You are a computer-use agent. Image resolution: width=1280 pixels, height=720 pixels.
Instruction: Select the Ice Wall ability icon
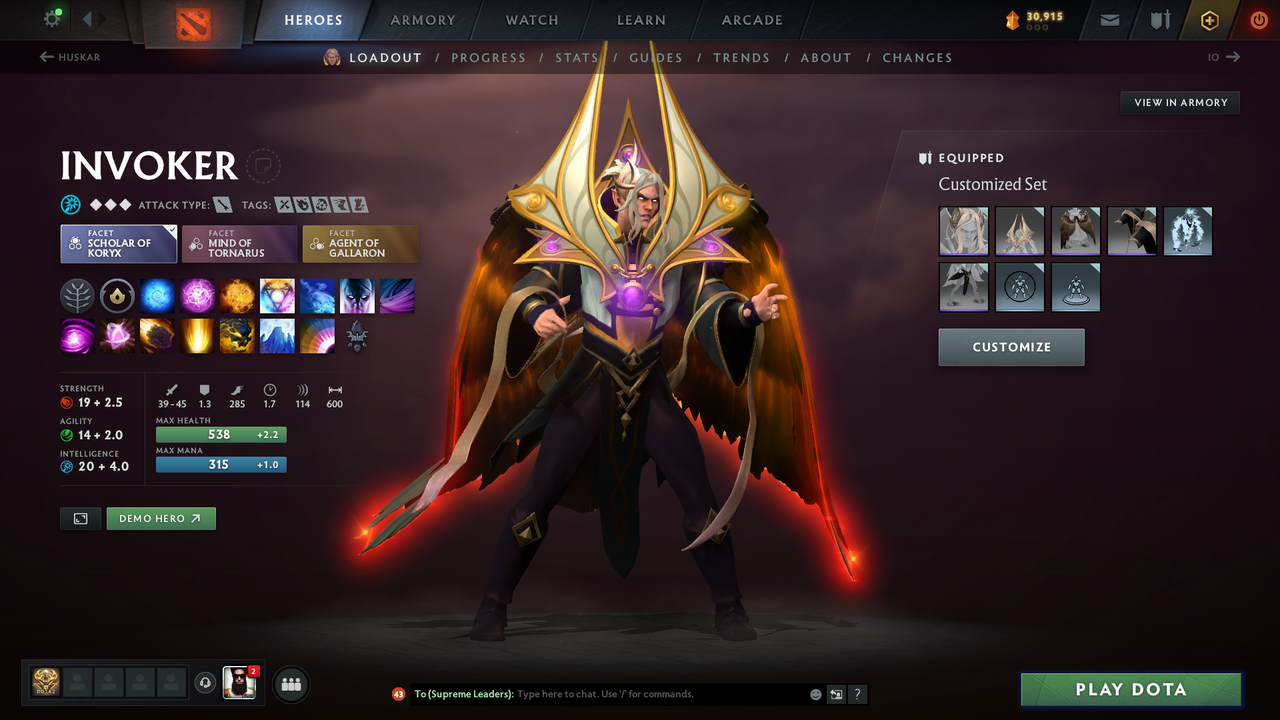point(277,335)
